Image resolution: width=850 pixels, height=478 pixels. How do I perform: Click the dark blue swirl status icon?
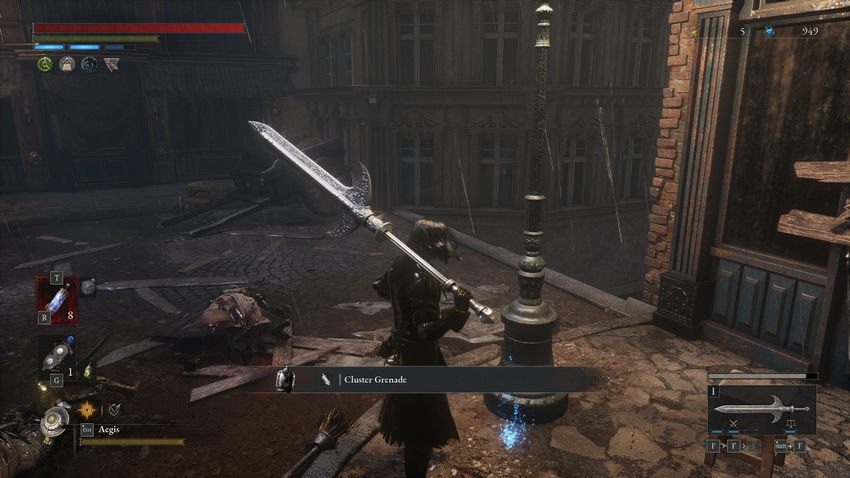pyautogui.click(x=89, y=64)
